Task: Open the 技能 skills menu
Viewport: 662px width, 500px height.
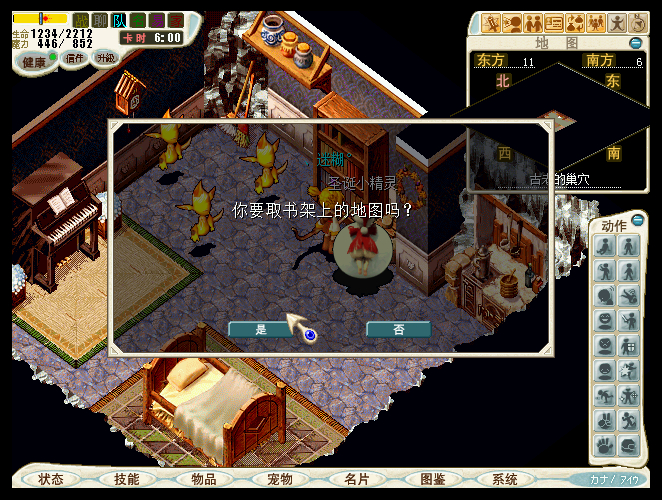Action: [x=127, y=480]
